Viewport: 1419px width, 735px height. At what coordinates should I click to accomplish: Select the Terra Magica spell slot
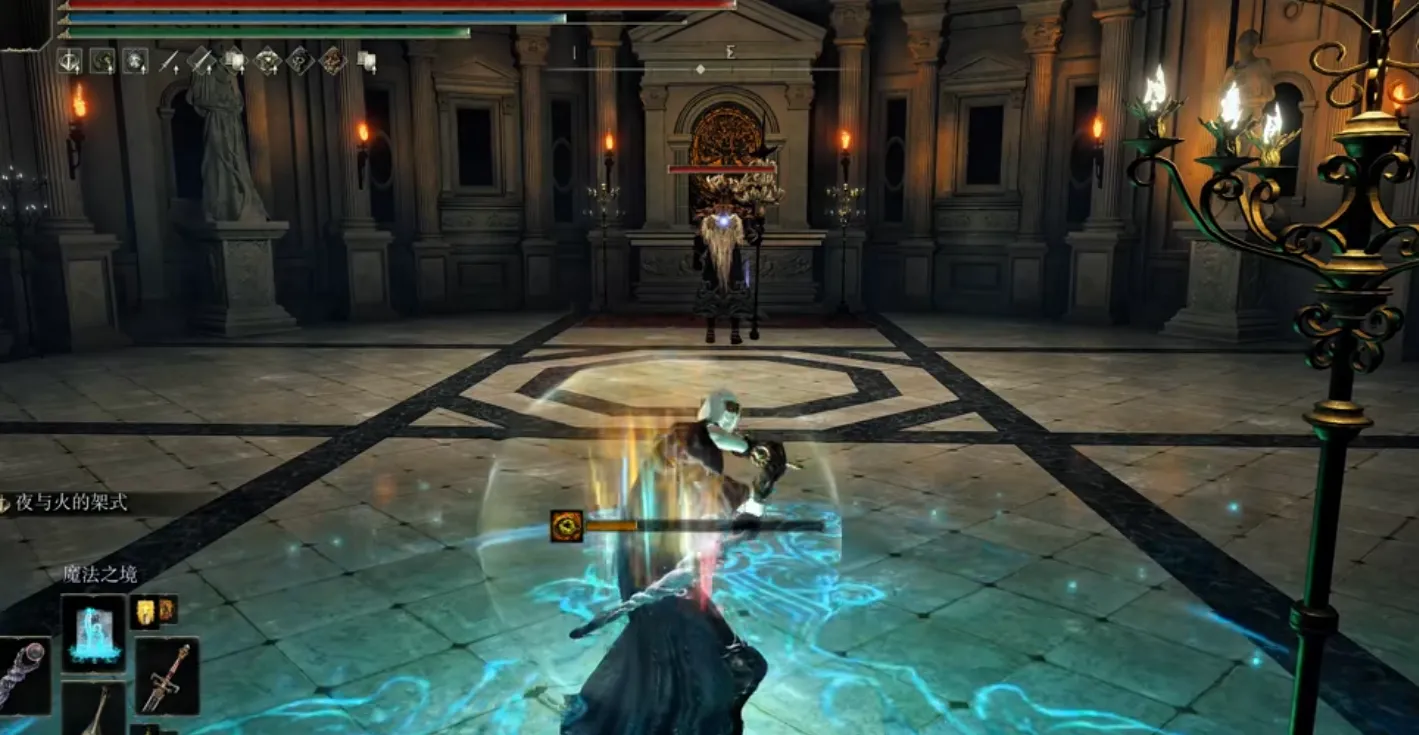pyautogui.click(x=94, y=632)
